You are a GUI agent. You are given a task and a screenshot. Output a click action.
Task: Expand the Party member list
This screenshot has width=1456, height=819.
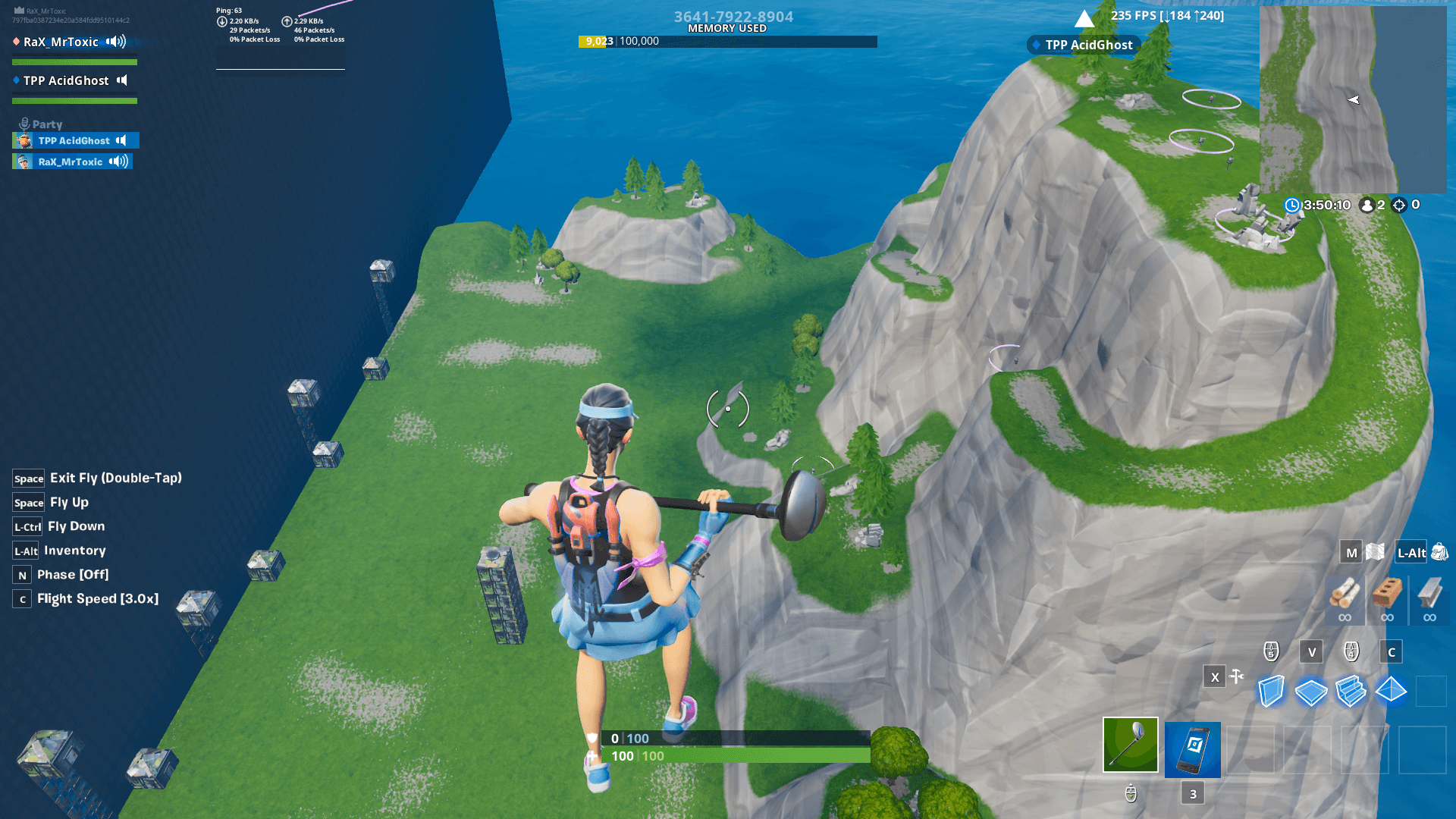(45, 124)
